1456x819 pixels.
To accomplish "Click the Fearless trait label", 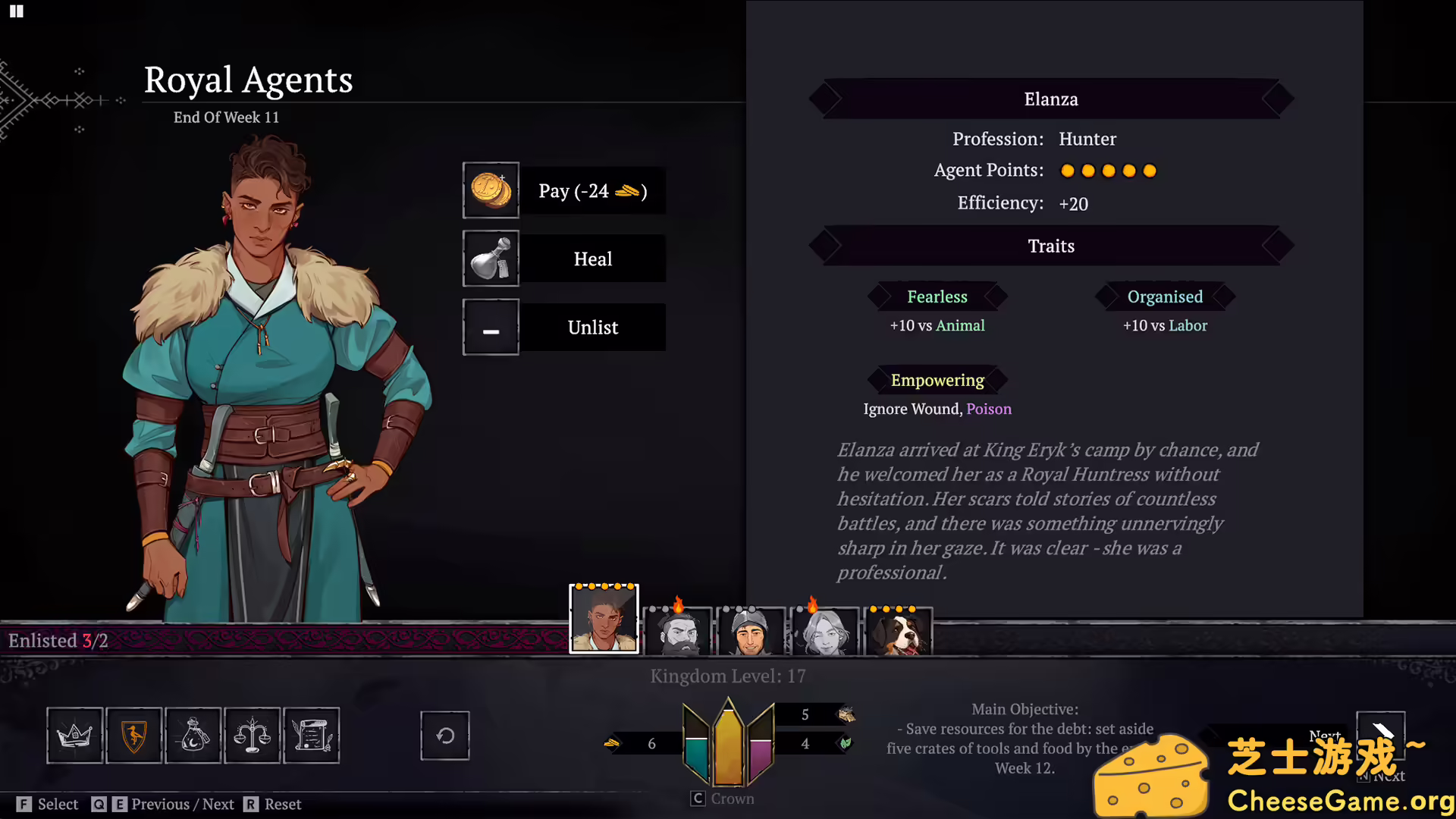I will (937, 297).
